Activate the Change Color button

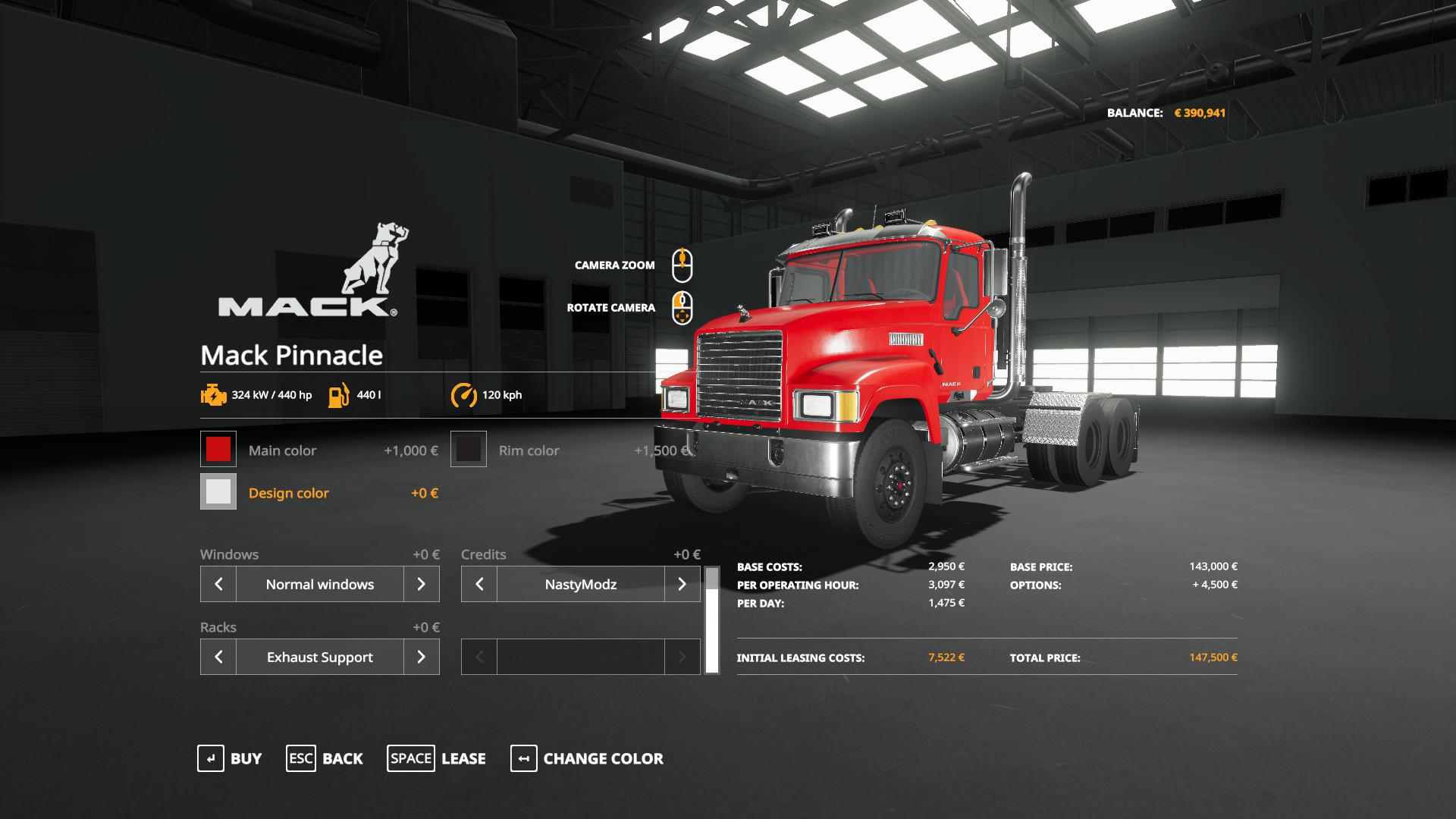coord(587,758)
